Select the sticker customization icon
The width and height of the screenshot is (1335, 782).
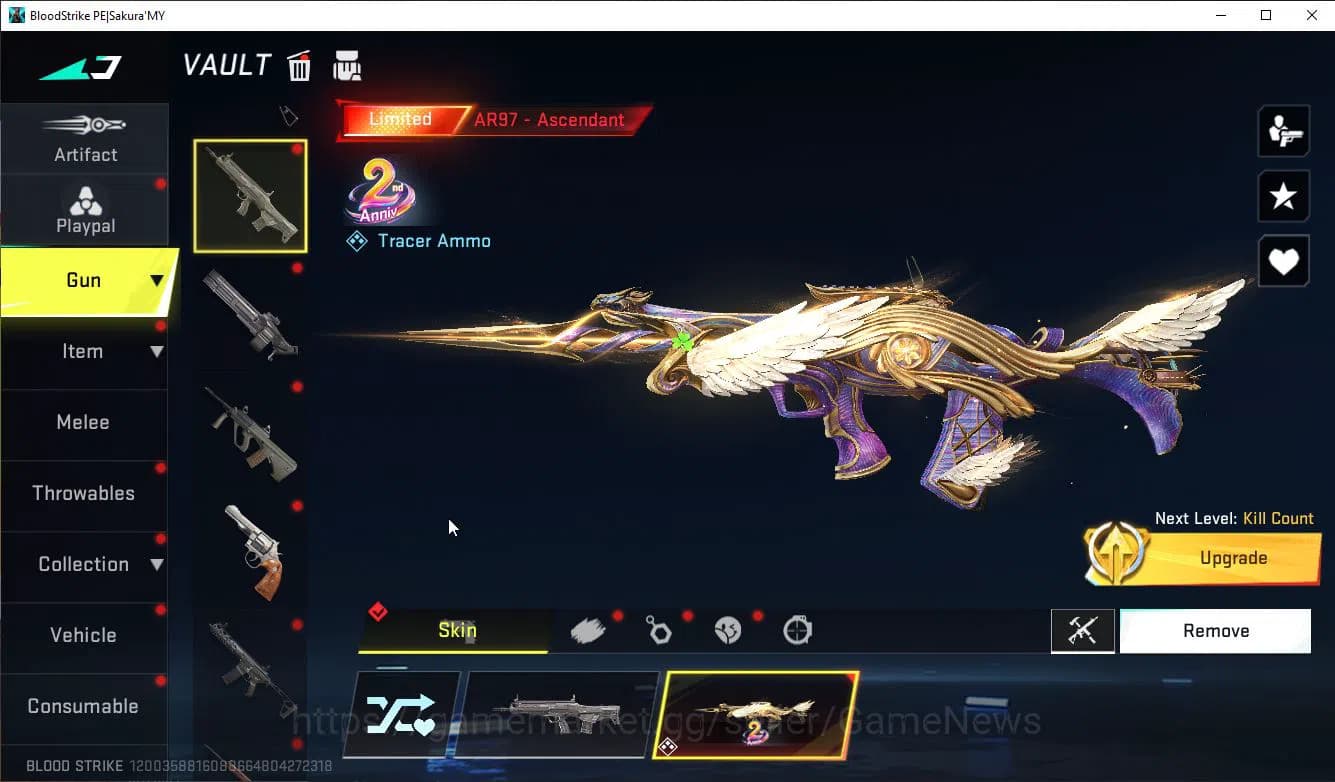pos(728,628)
